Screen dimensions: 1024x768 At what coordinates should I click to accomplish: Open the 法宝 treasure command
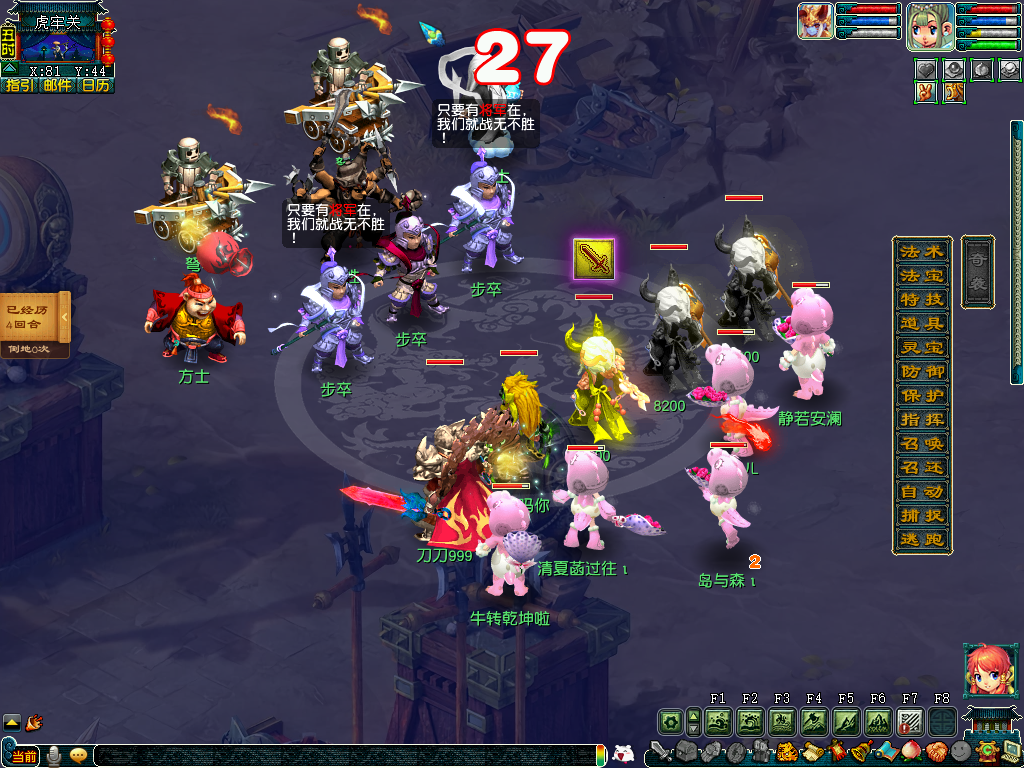click(907, 275)
